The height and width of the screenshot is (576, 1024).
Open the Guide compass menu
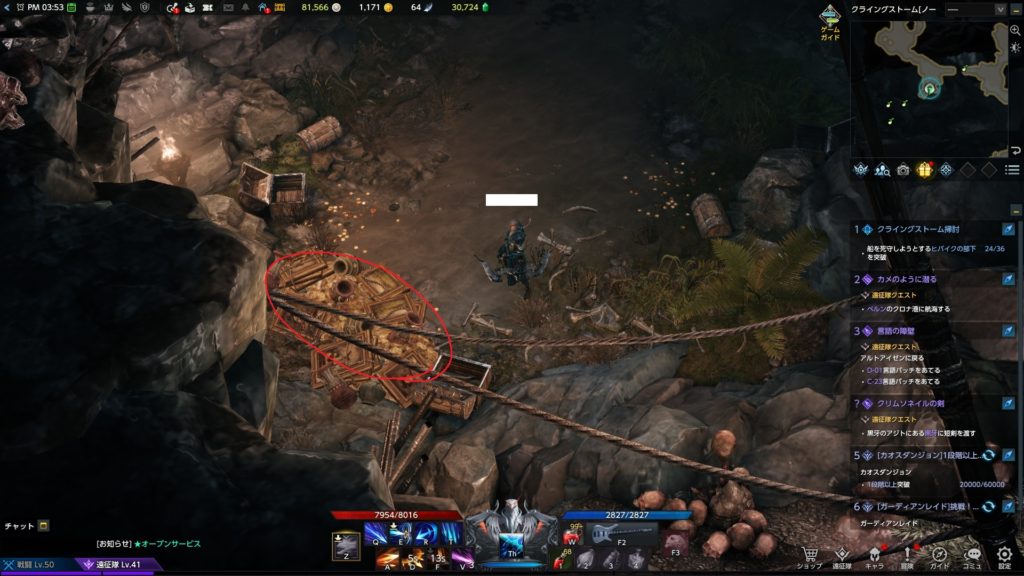pos(940,556)
